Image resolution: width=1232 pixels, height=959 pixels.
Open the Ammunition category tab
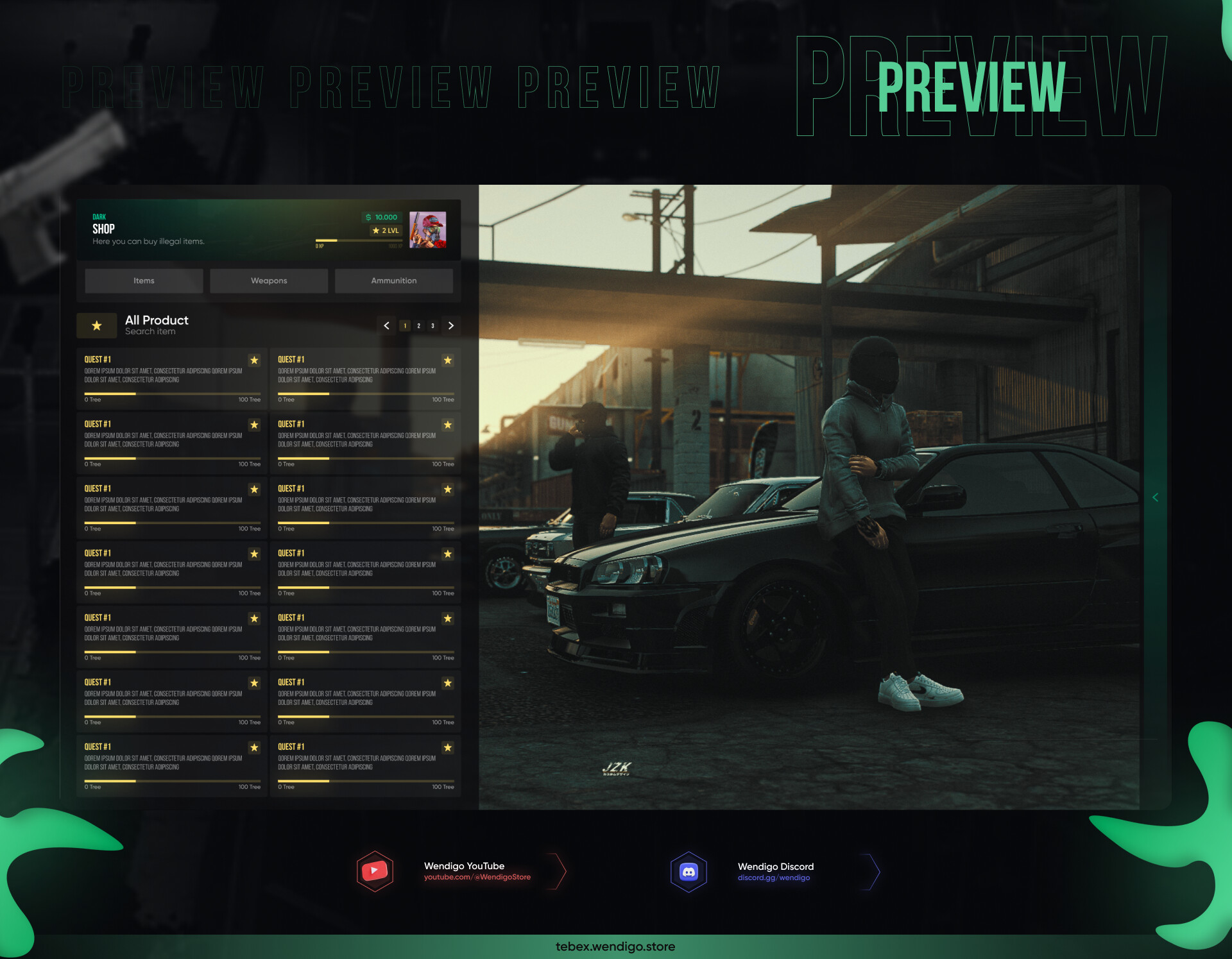(393, 280)
